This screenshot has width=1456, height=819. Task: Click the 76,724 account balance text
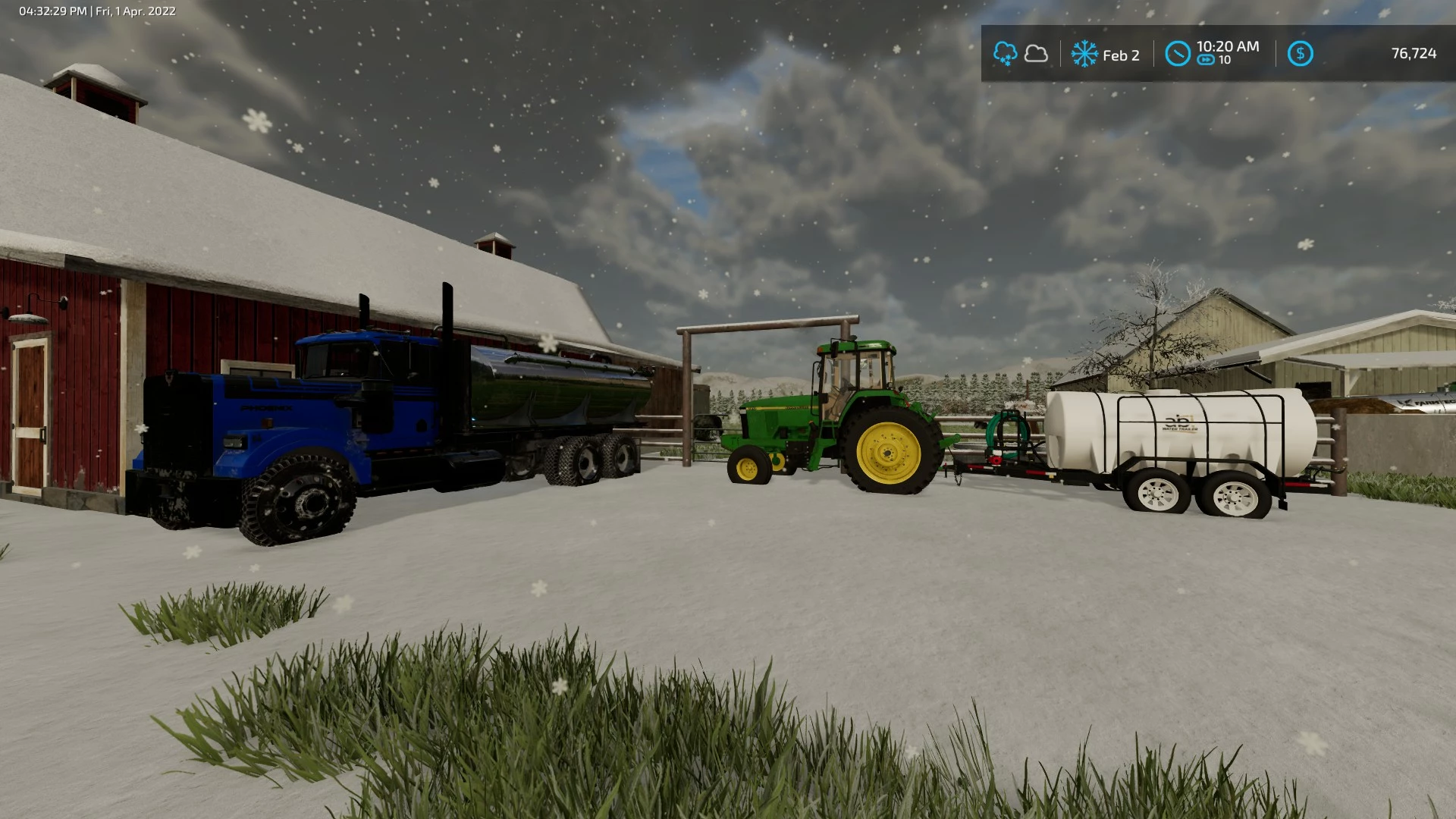pyautogui.click(x=1414, y=54)
